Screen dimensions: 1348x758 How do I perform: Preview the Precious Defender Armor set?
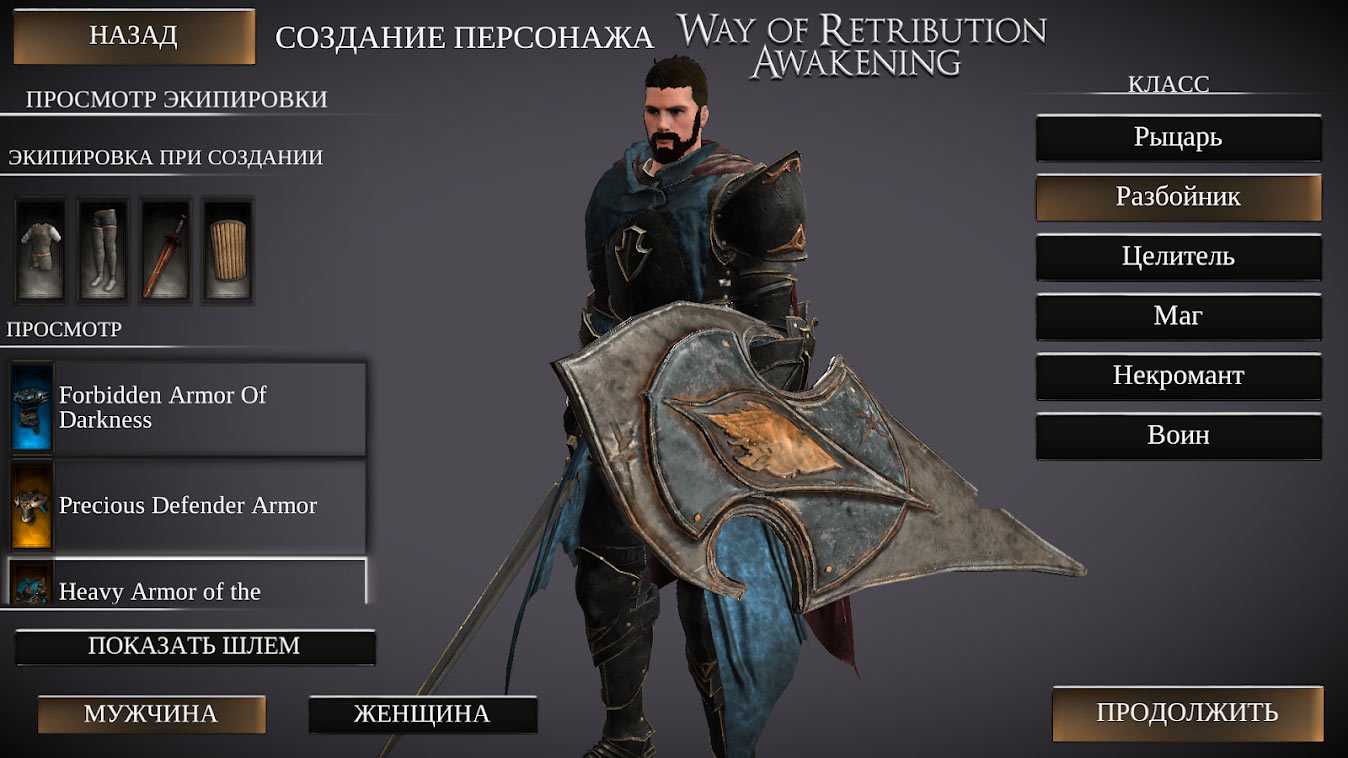click(188, 506)
